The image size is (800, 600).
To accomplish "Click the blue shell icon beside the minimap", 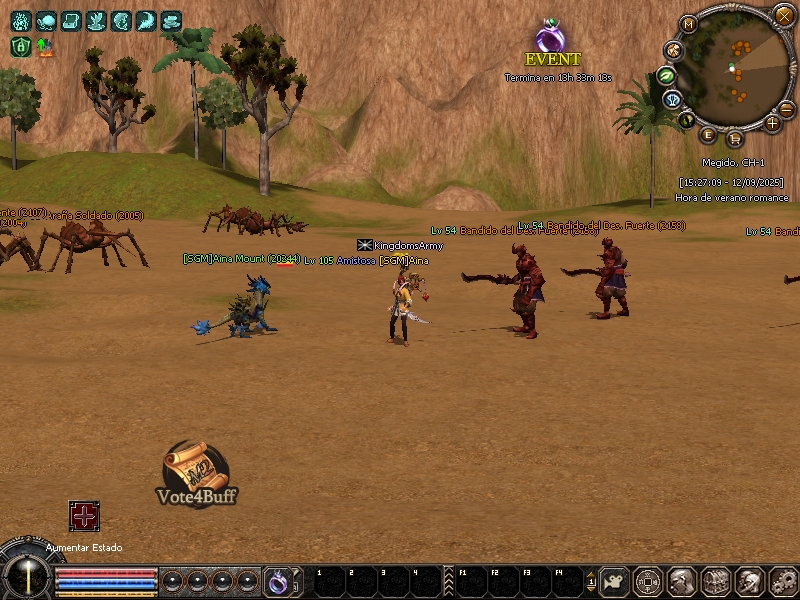I will pos(674,100).
